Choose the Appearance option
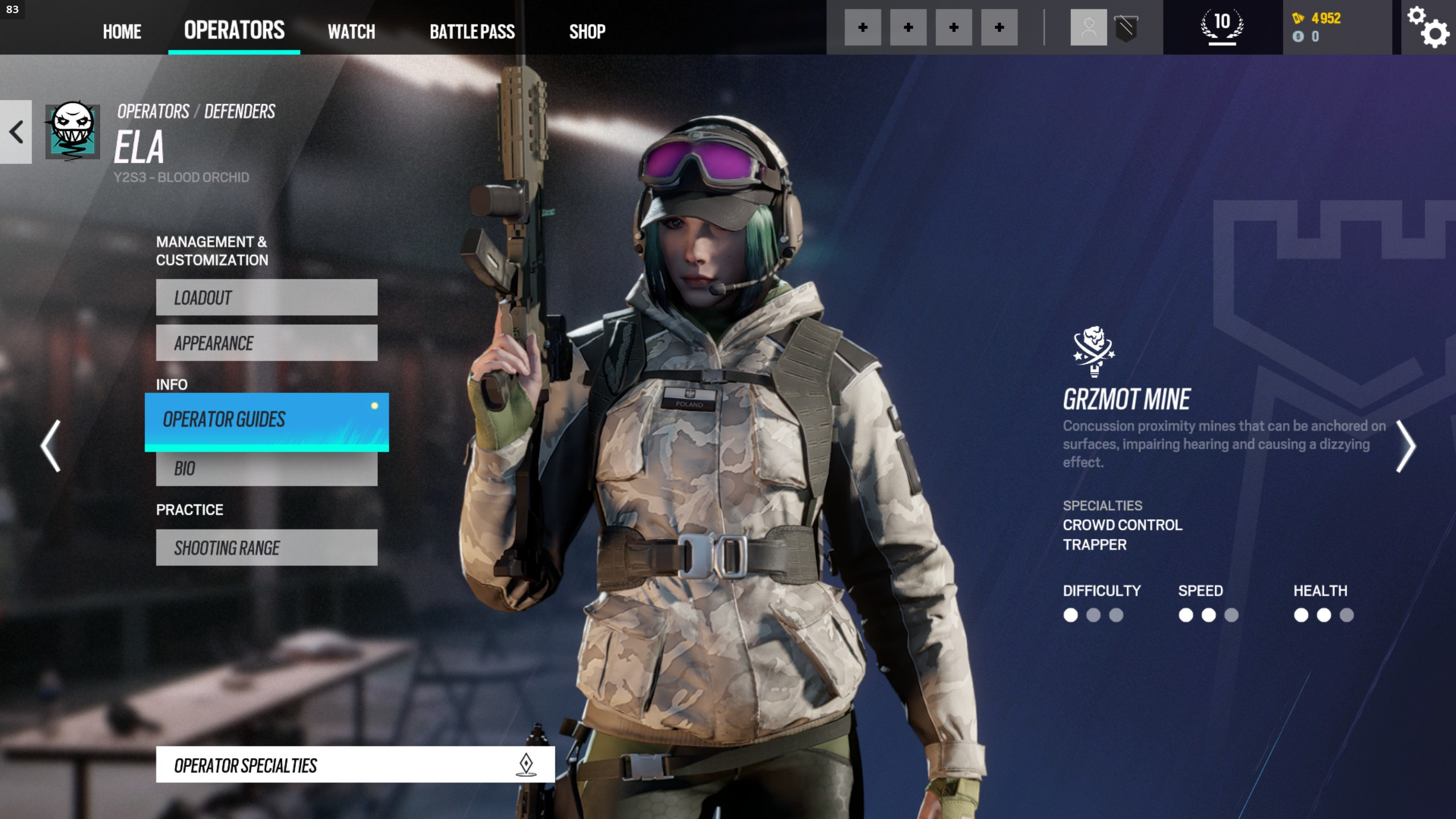Screen dimensions: 1456x819 pos(266,343)
